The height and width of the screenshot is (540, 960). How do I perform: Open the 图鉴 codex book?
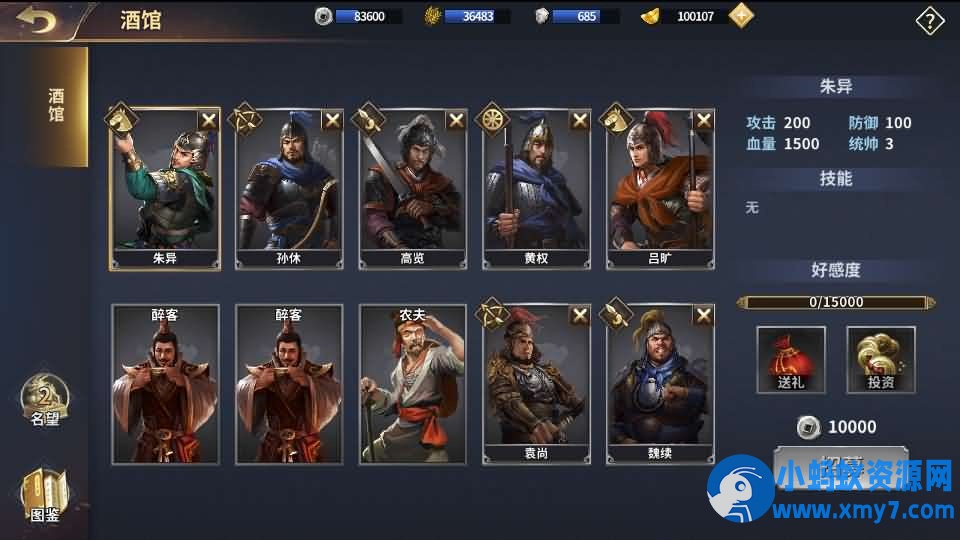point(45,497)
